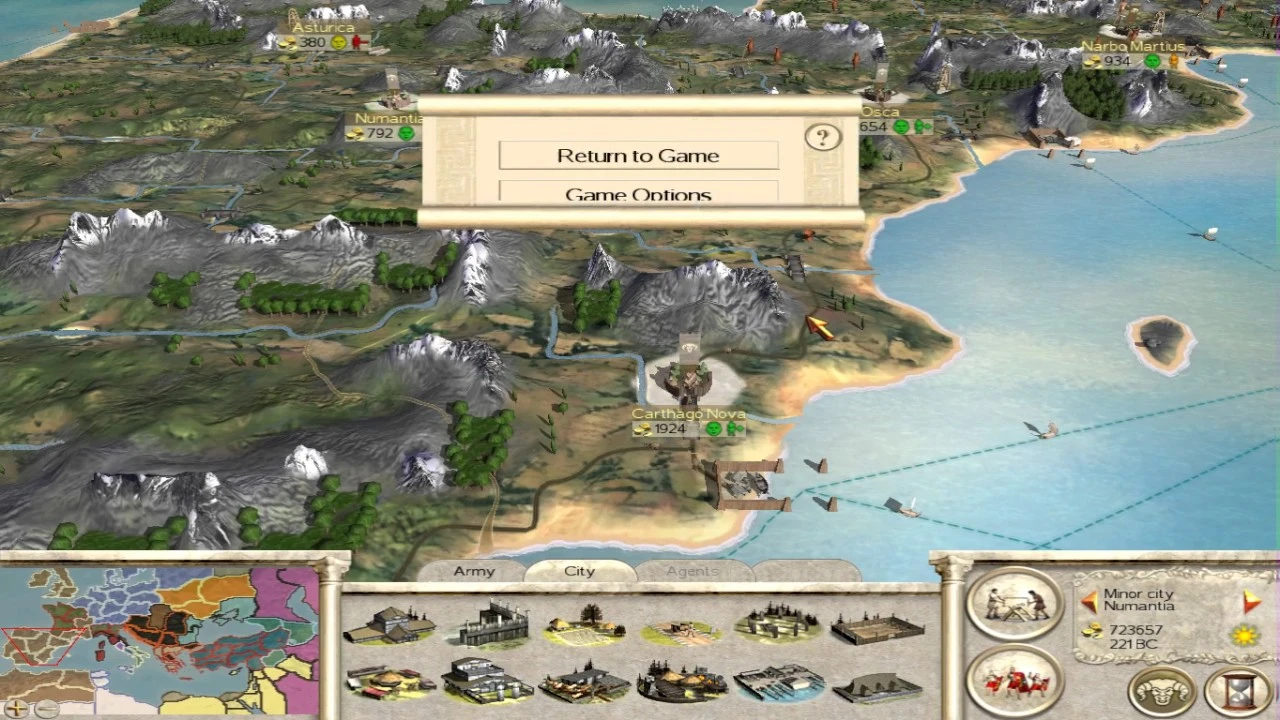1280x720 pixels.
Task: Click the port building icon
Action: [x=780, y=685]
